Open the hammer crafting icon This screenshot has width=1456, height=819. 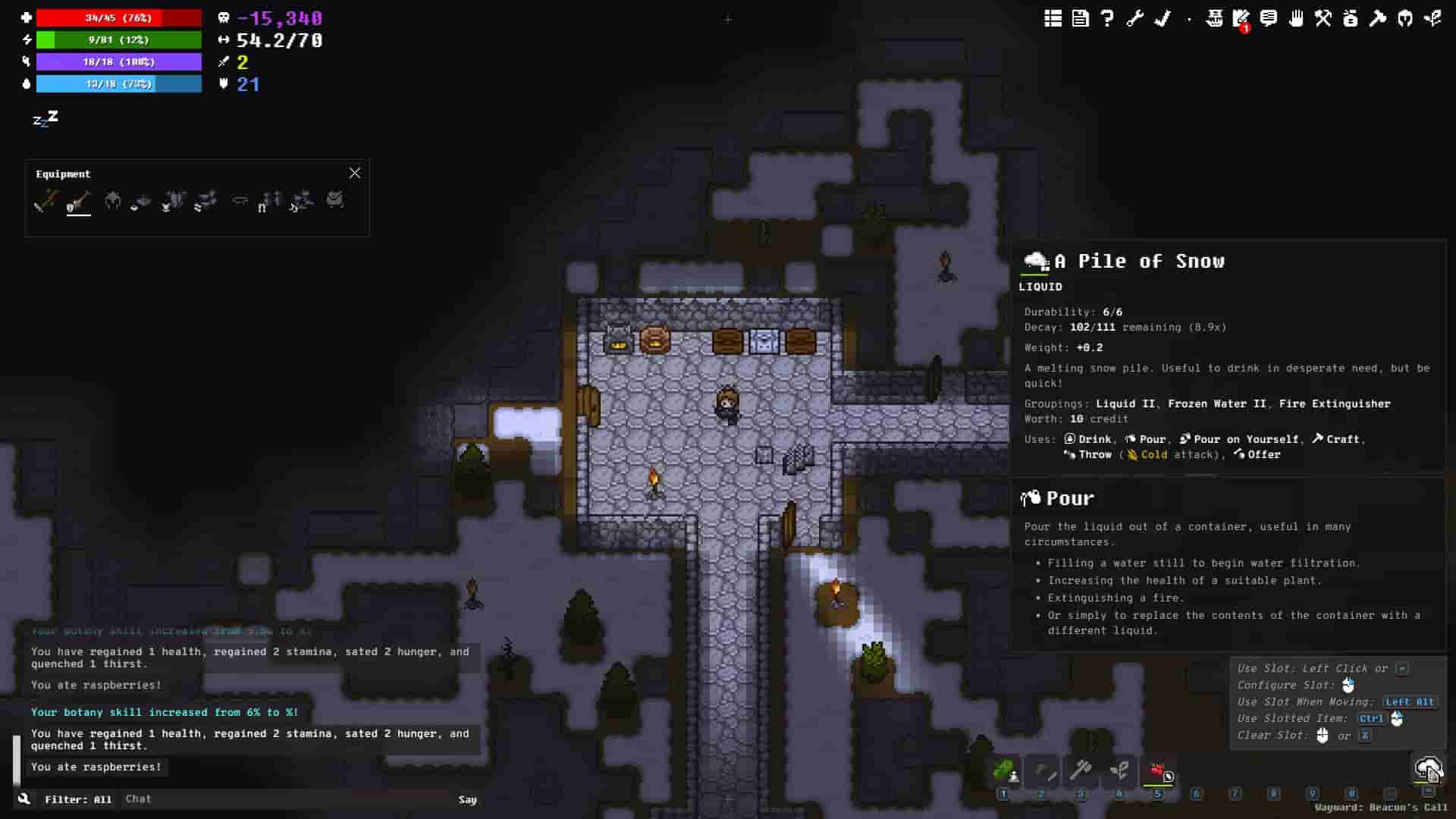pos(1378,18)
